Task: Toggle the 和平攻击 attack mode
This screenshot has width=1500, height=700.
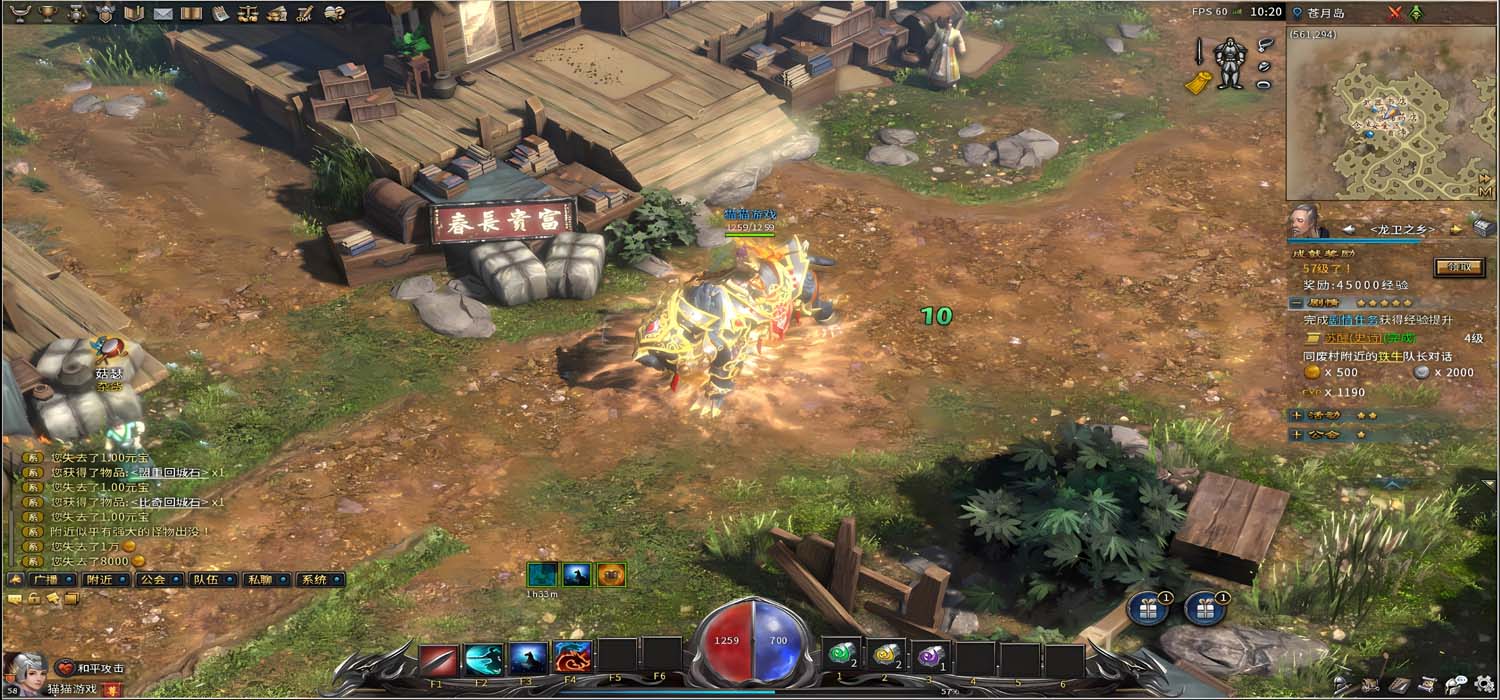Action: click(x=92, y=668)
